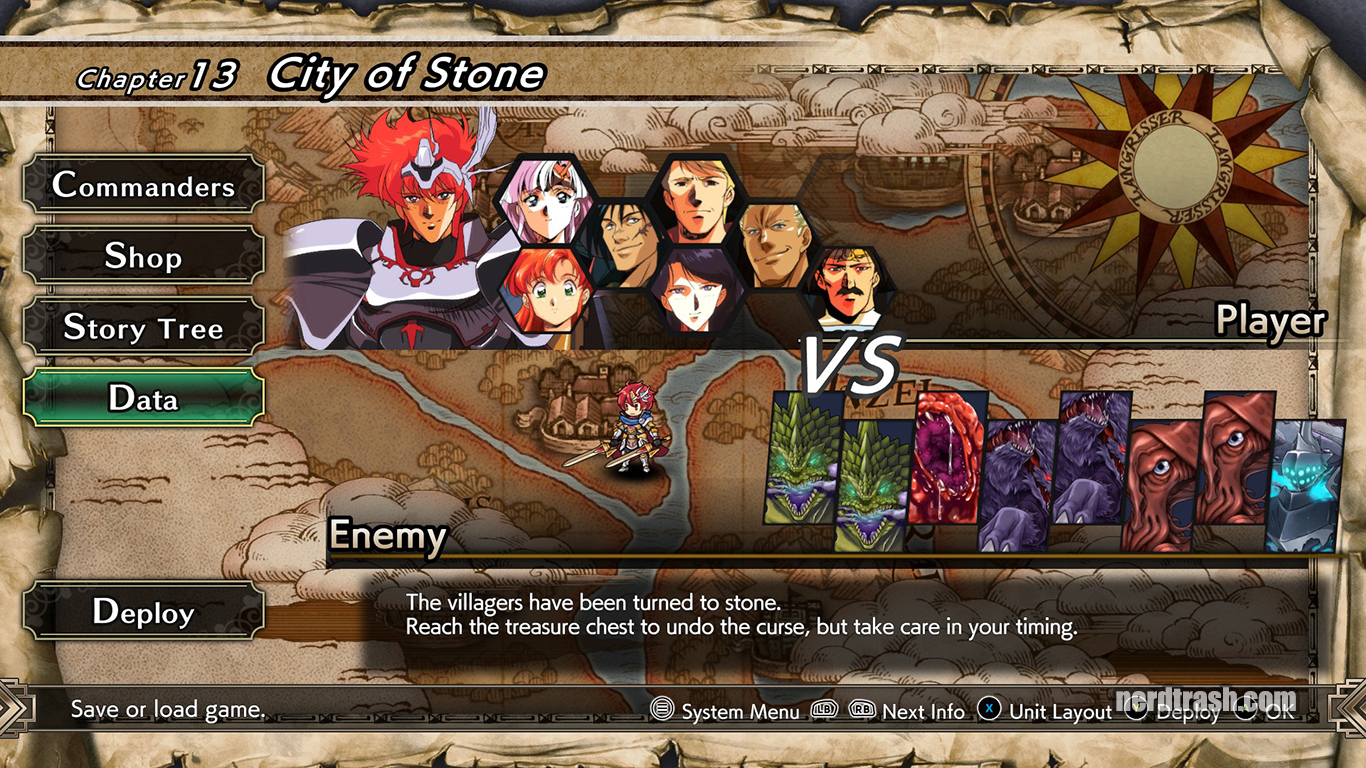Select the highlighted Data option
Viewport: 1366px width, 768px height.
pyautogui.click(x=143, y=398)
